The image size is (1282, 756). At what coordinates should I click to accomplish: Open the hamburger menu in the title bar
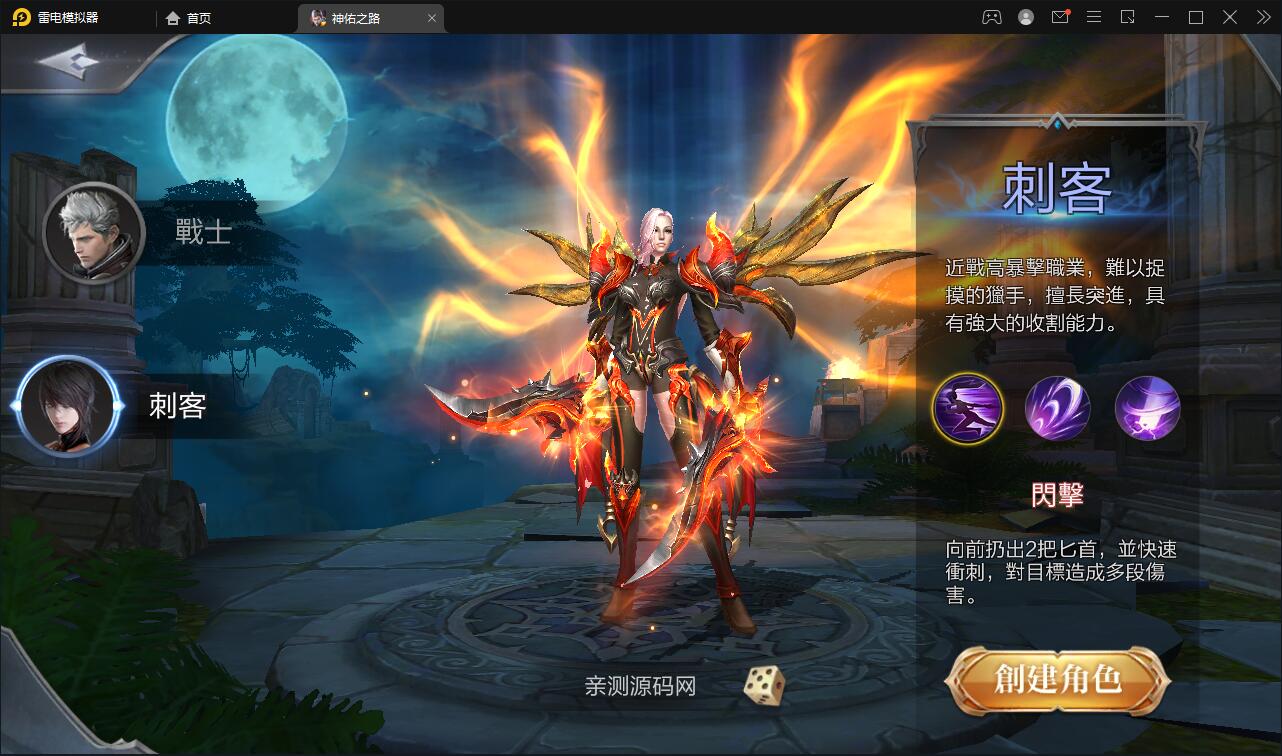coord(1093,17)
